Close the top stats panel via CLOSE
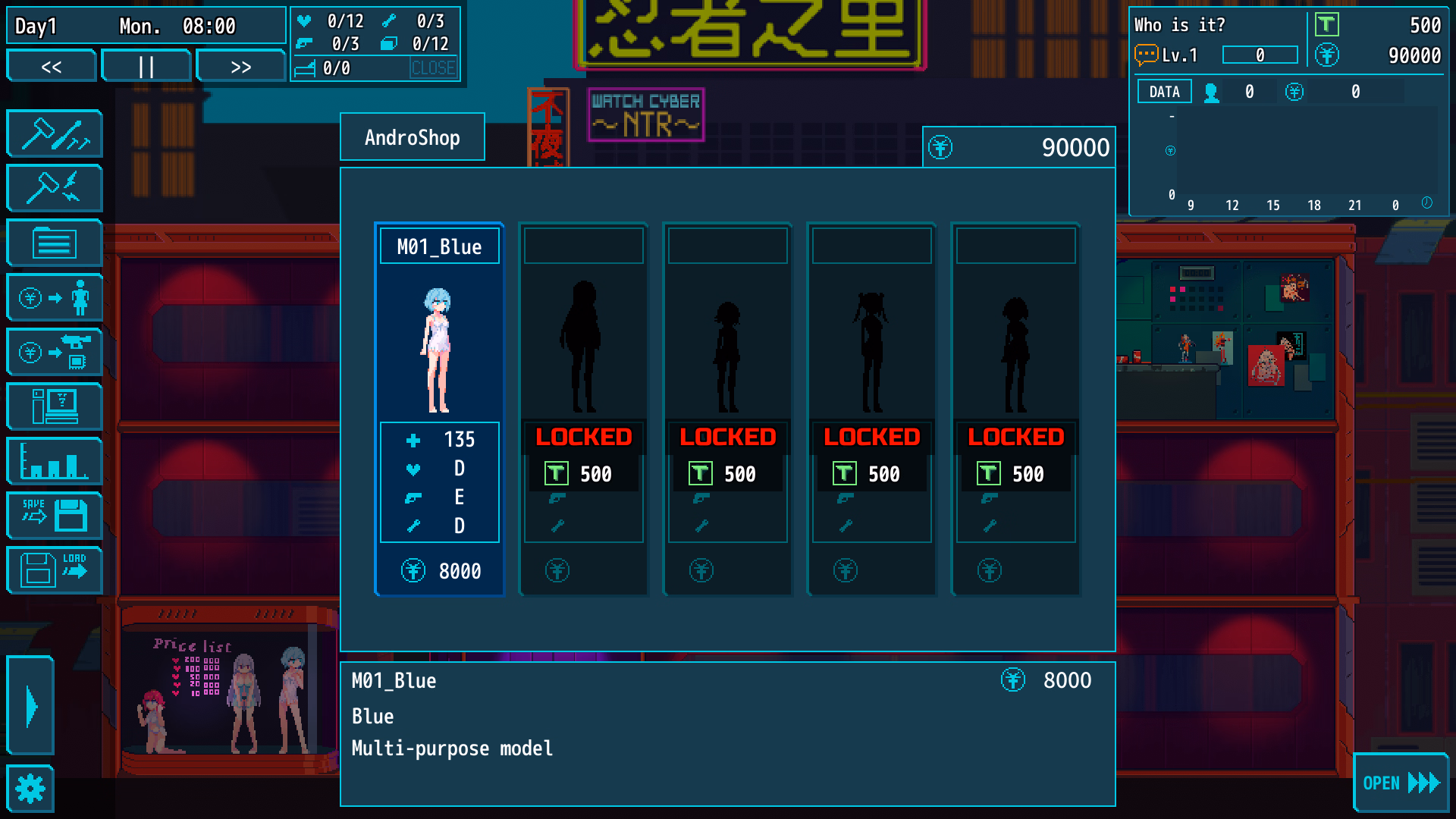 (x=435, y=68)
